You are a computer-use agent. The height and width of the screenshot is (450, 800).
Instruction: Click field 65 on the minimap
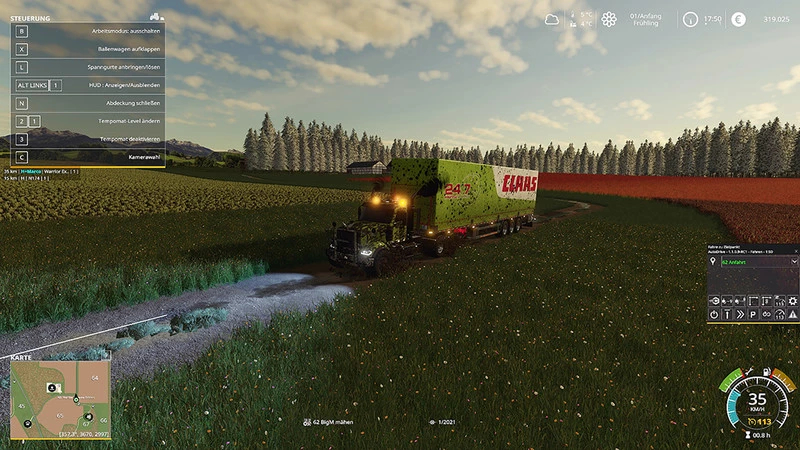[x=60, y=413]
